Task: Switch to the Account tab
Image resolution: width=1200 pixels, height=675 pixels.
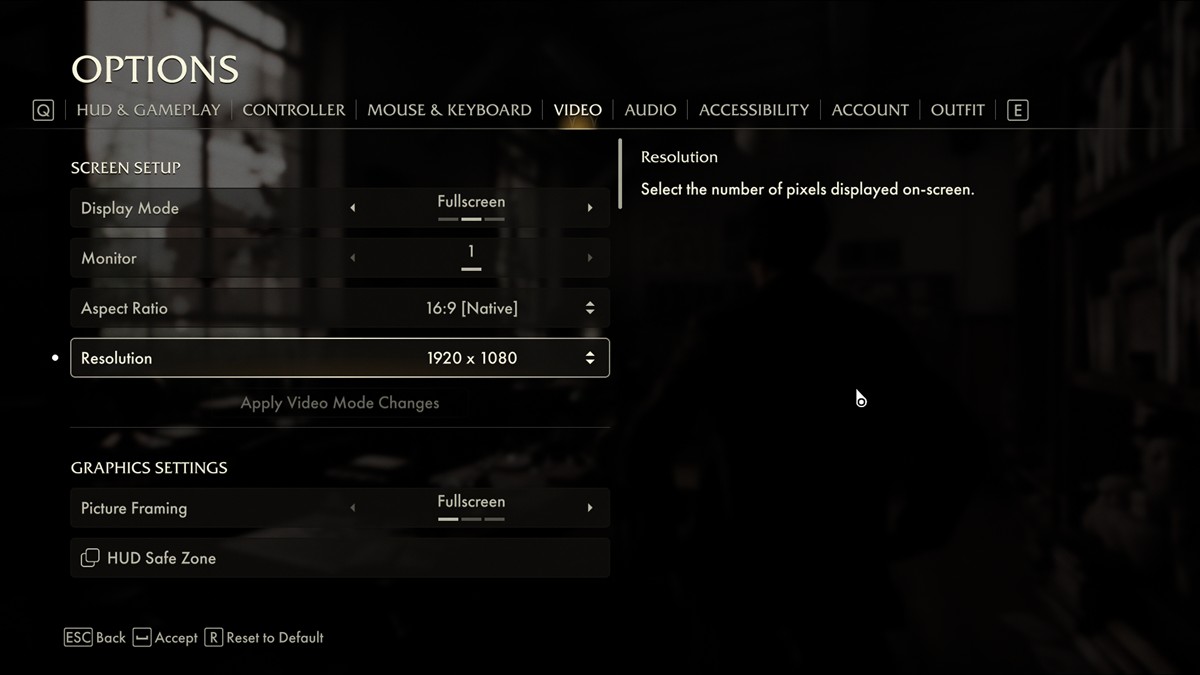Action: point(870,110)
